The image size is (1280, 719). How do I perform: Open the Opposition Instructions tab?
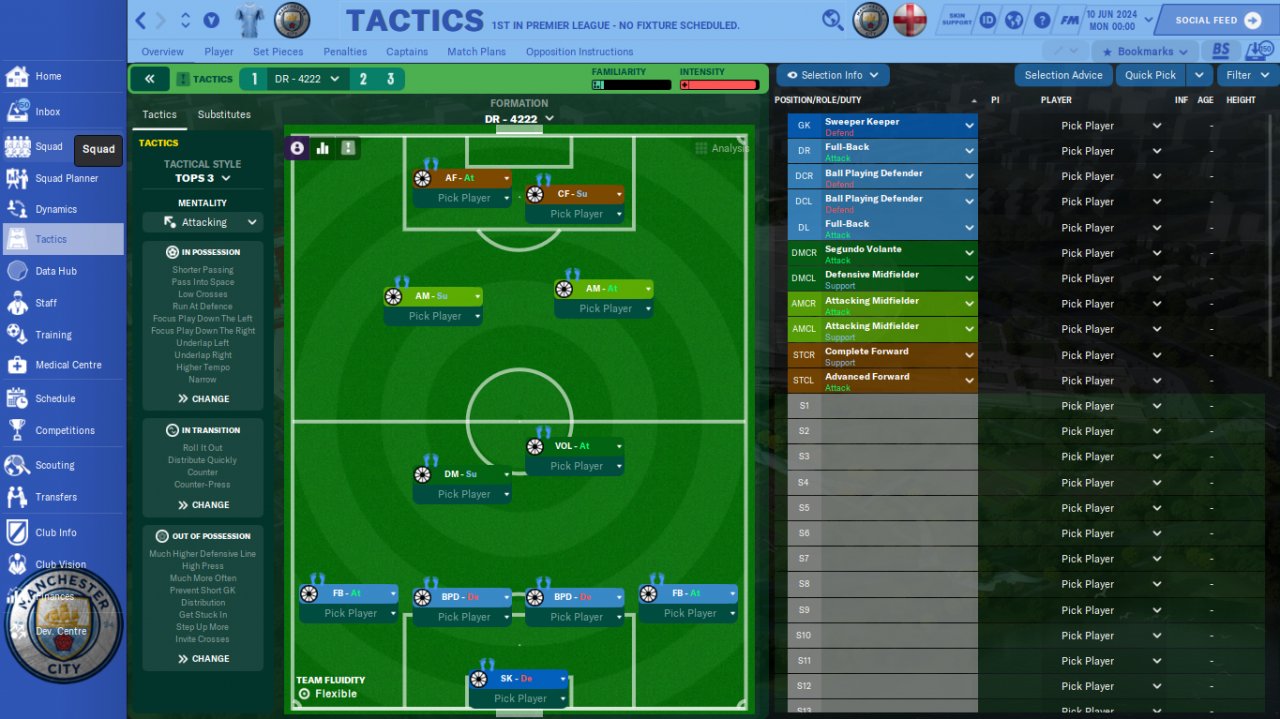point(579,52)
